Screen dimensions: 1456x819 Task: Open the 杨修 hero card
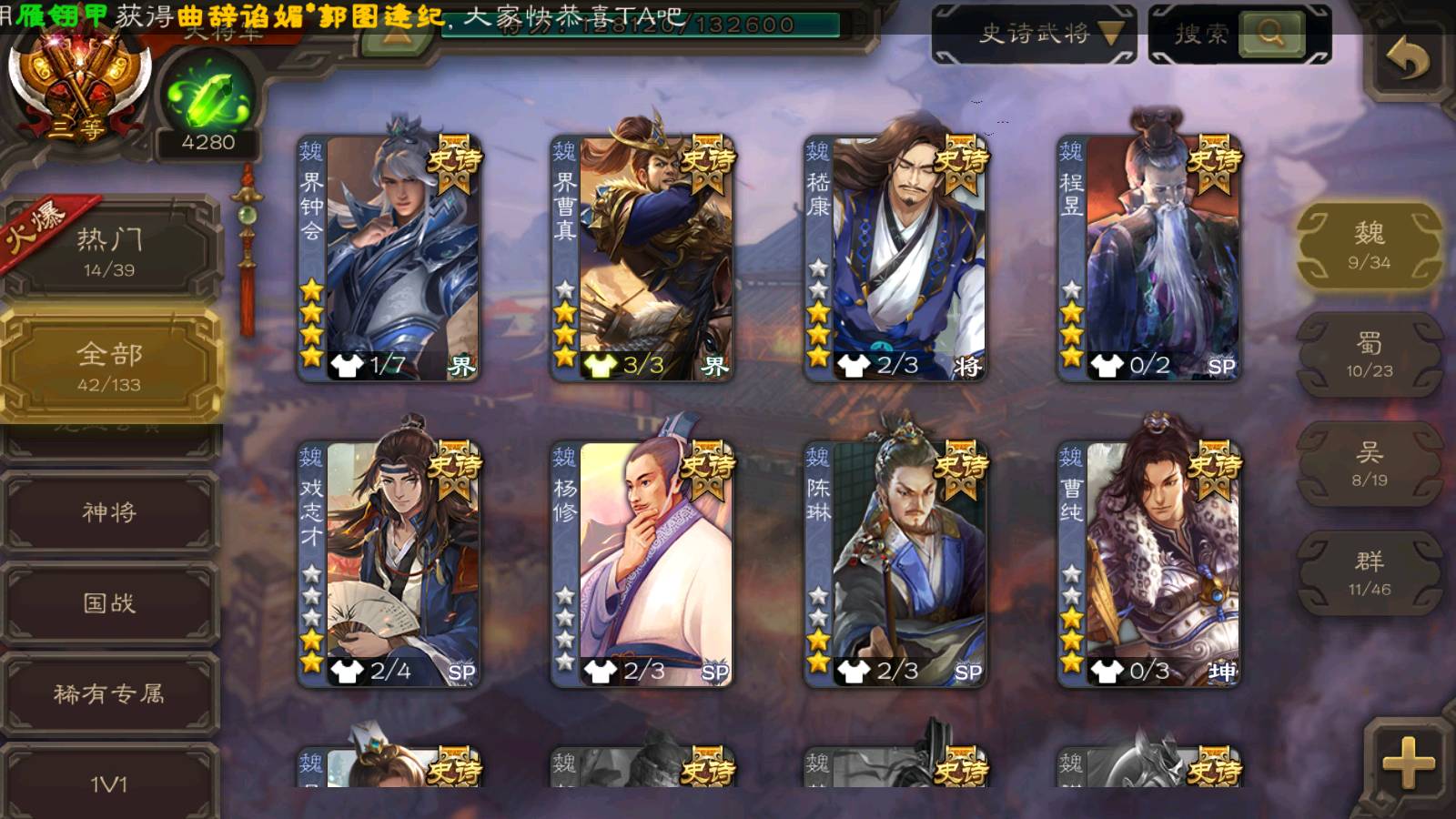(x=642, y=563)
